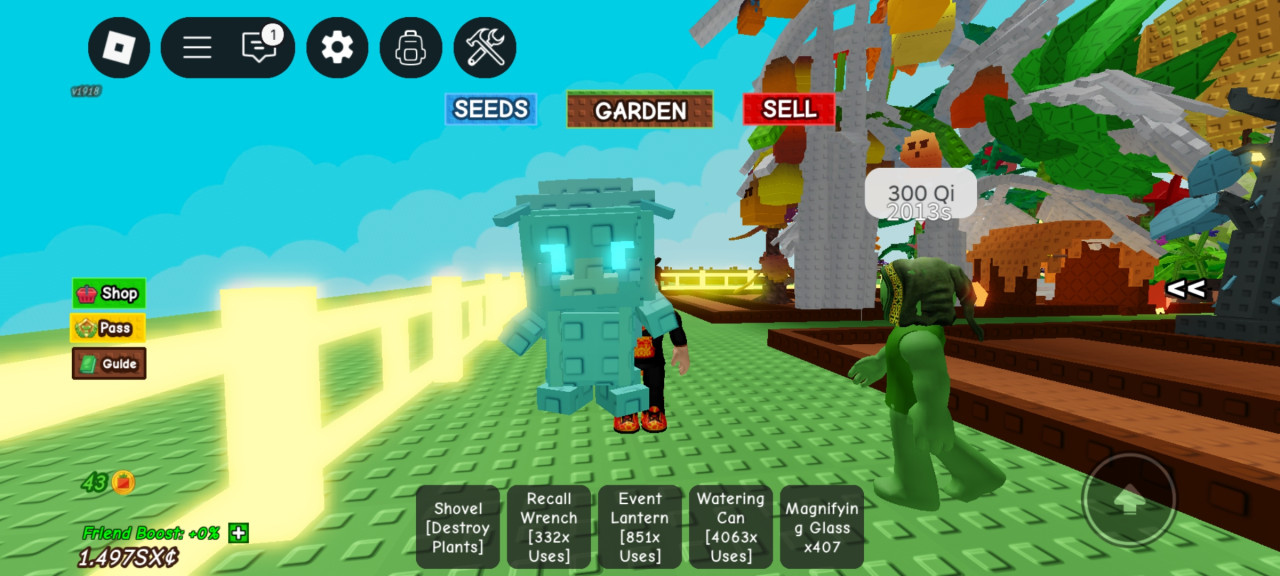Open the gear settings
Screen dimensions: 1280x576
pyautogui.click(x=337, y=48)
